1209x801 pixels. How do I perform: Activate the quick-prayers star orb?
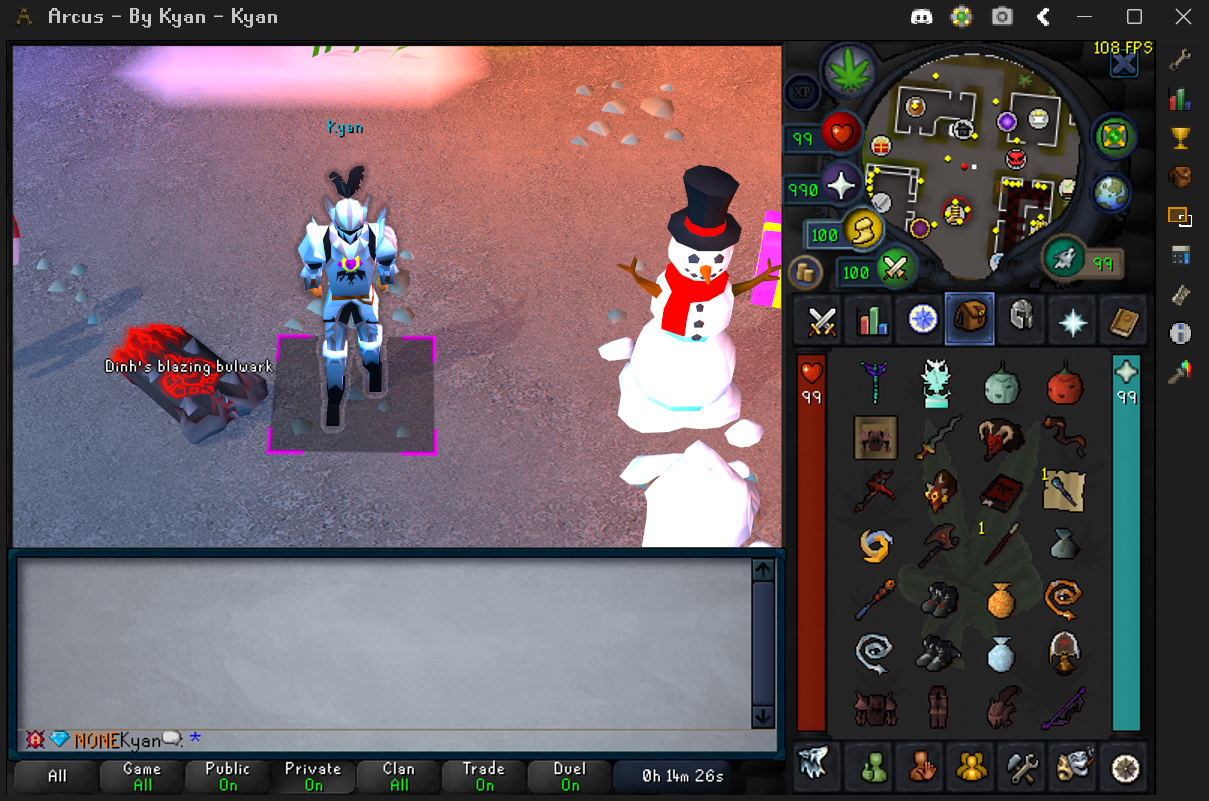pos(842,186)
